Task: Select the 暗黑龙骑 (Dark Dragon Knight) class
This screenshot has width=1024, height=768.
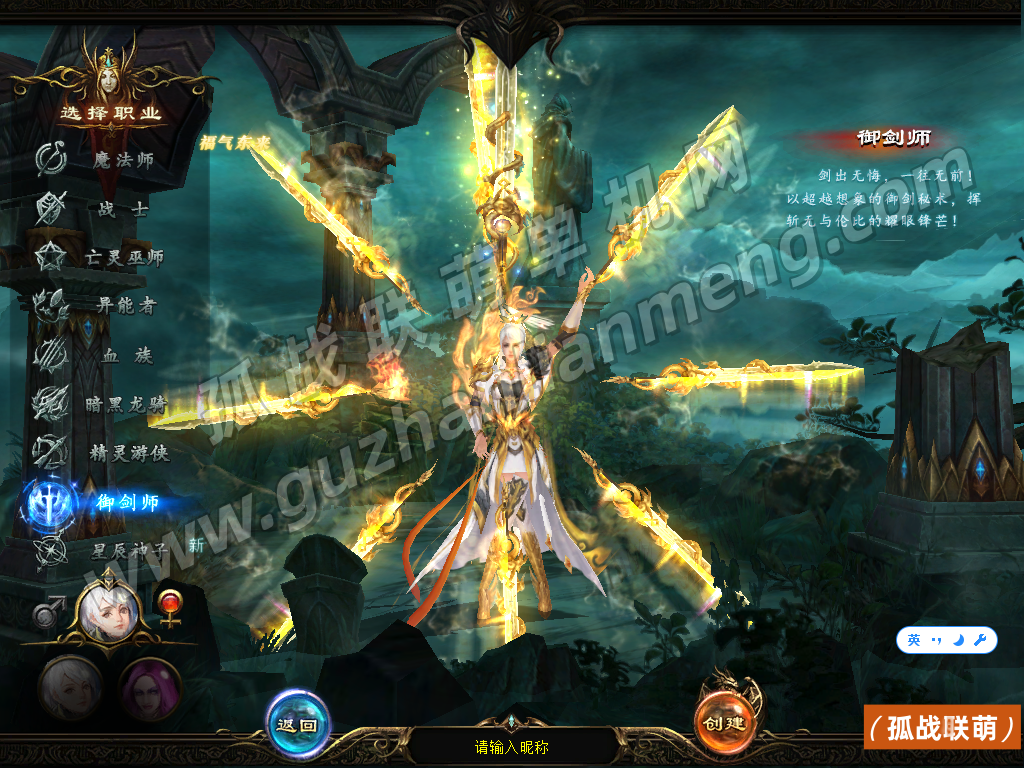Action: 126,404
